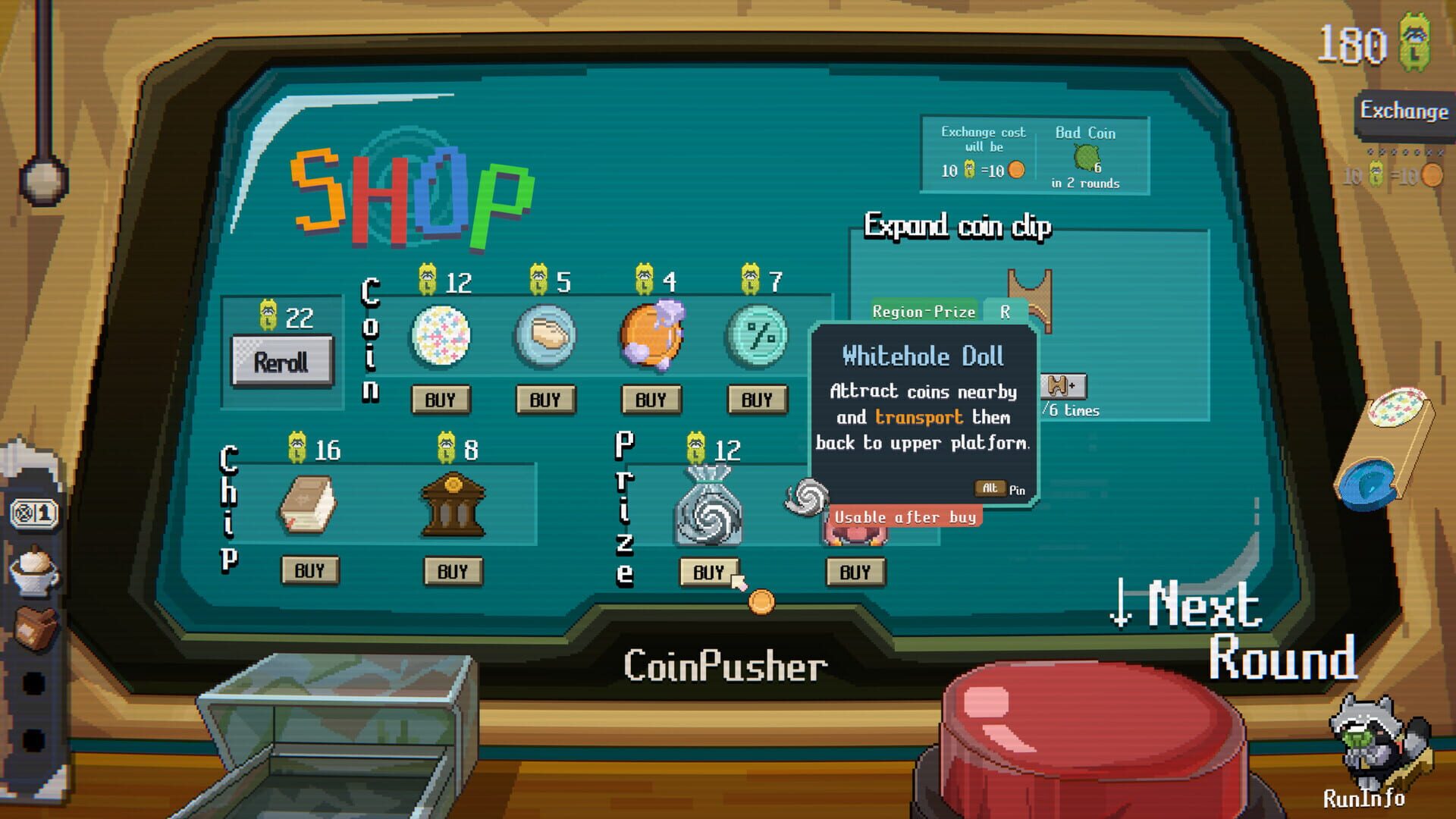Switch to the Region-Prize tab

pos(924,312)
